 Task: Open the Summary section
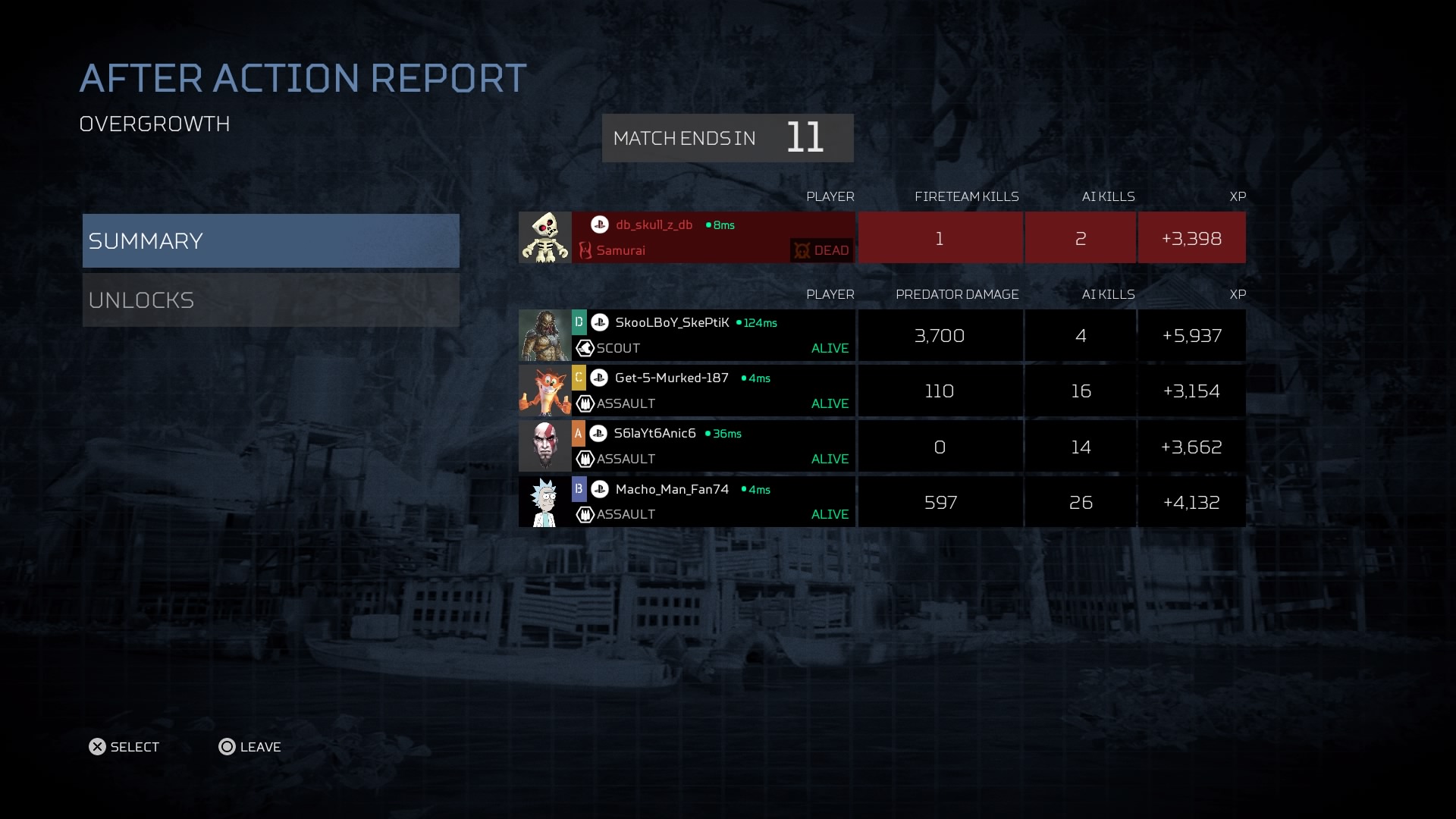pyautogui.click(x=271, y=240)
